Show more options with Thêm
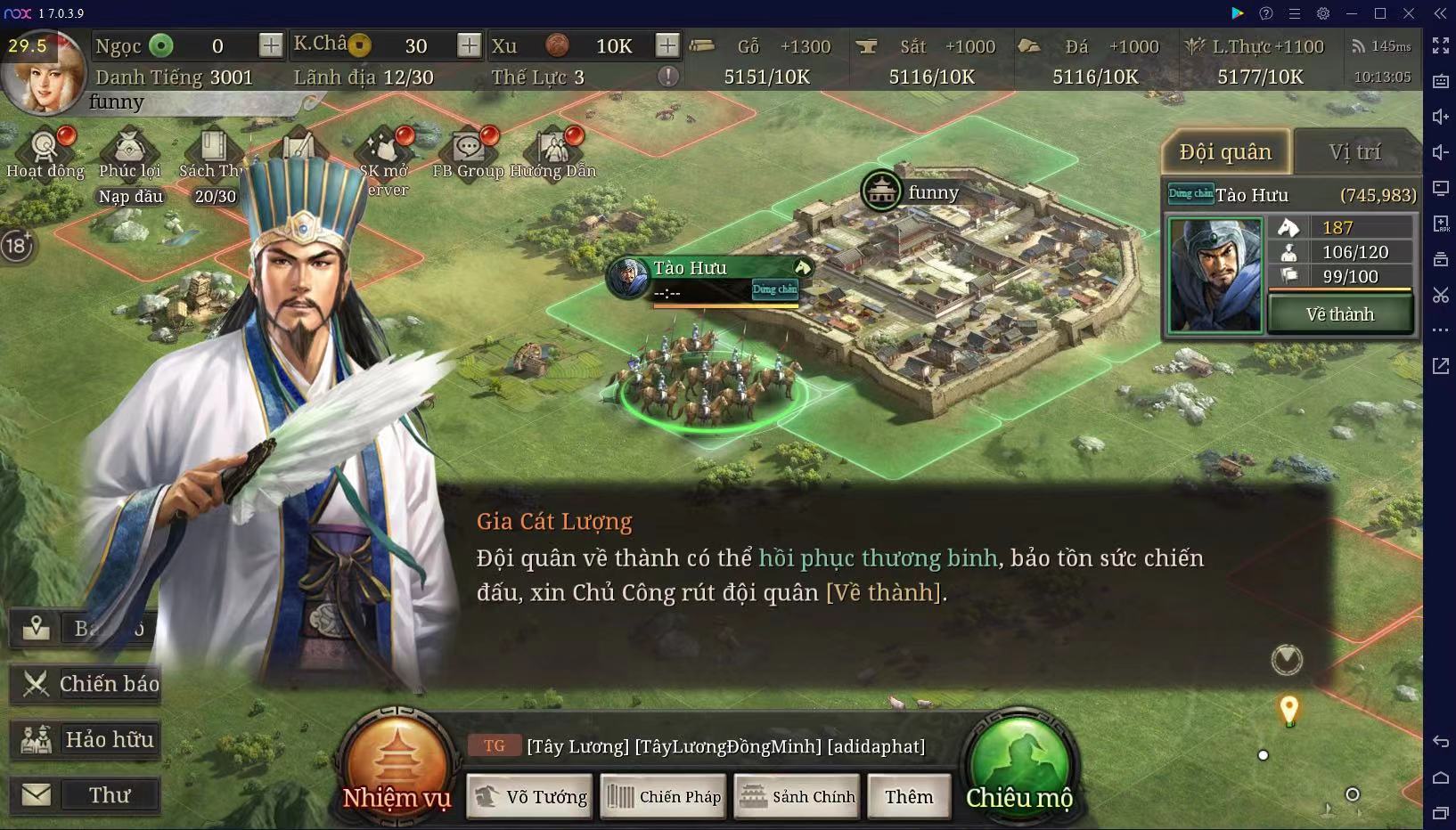This screenshot has height=830, width=1456. (909, 796)
